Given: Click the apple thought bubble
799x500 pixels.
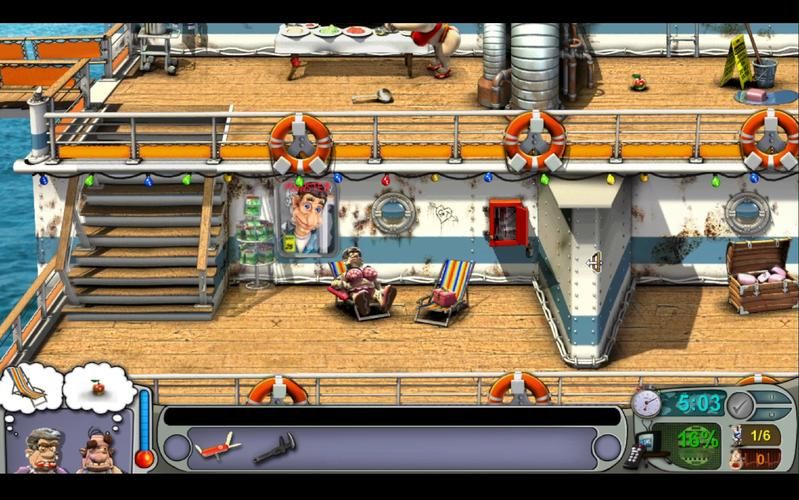Looking at the screenshot, I should (x=99, y=386).
